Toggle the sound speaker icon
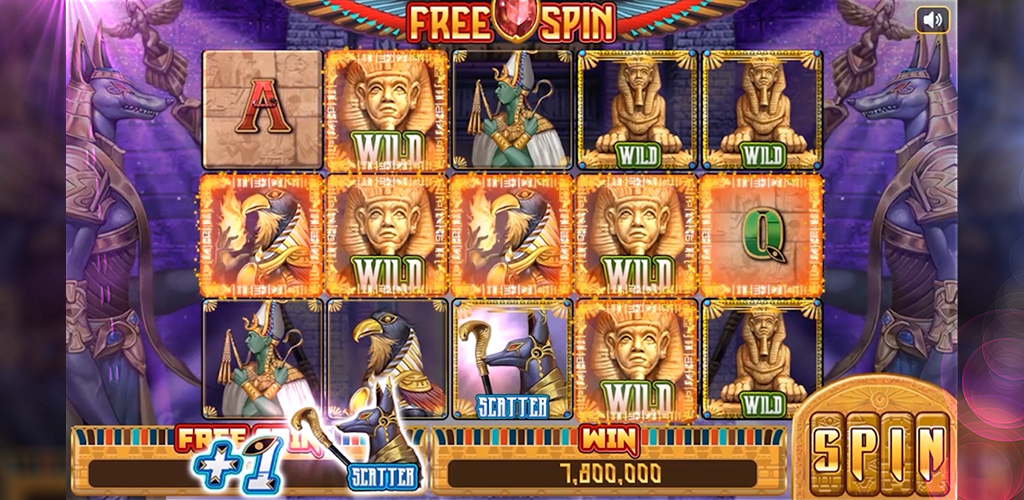1024x500 pixels. [932, 20]
